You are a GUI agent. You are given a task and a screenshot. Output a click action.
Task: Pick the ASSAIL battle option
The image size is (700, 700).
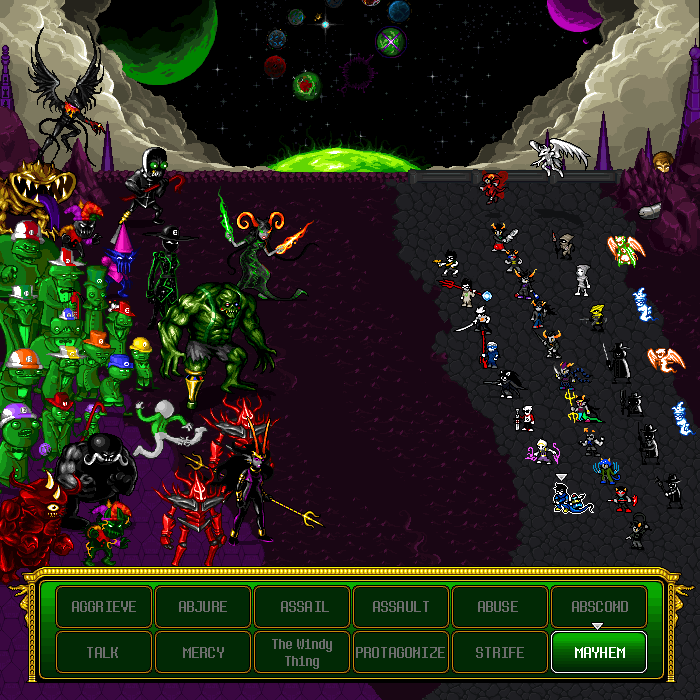(x=302, y=607)
